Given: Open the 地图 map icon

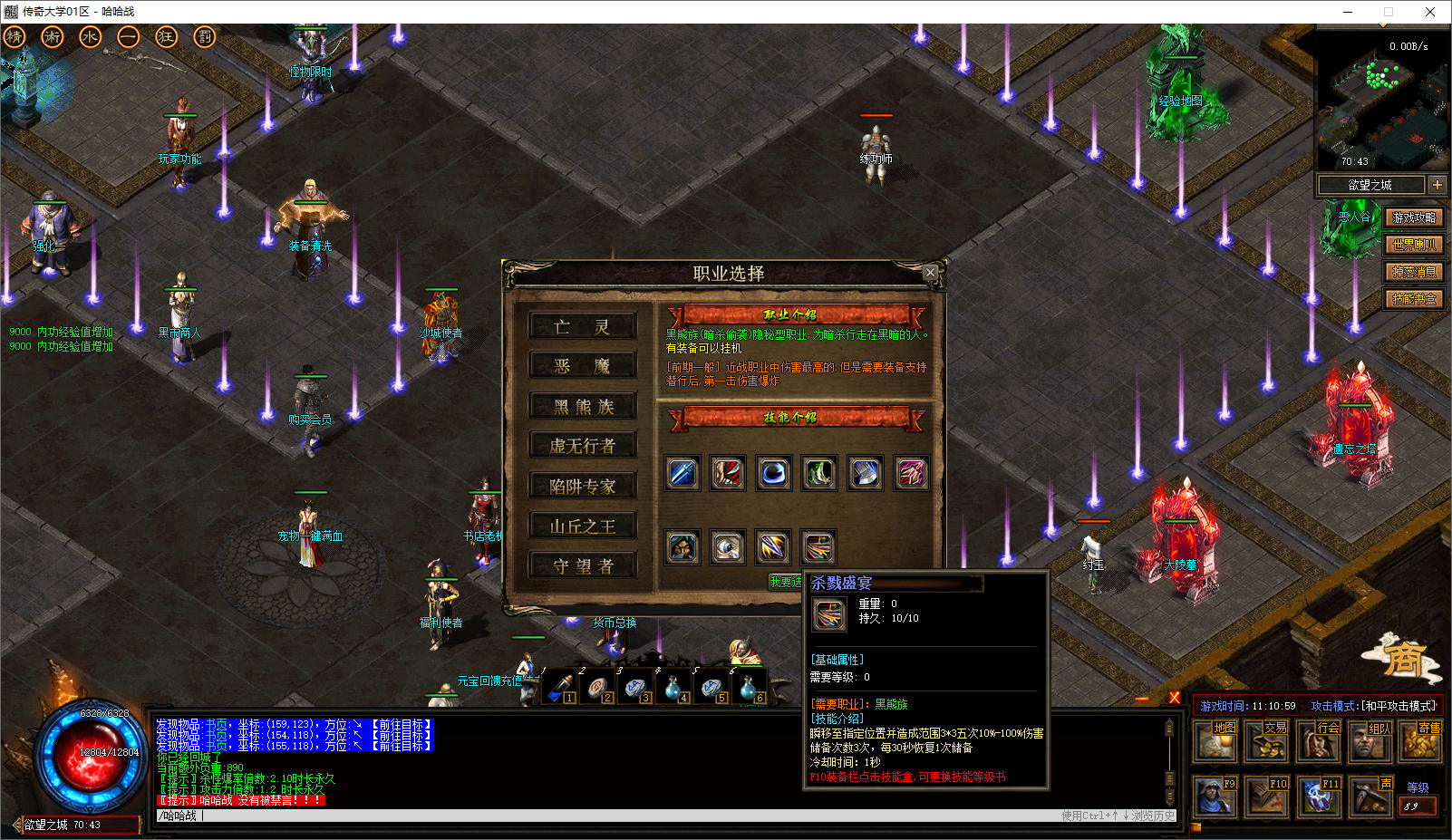Looking at the screenshot, I should tap(1215, 741).
